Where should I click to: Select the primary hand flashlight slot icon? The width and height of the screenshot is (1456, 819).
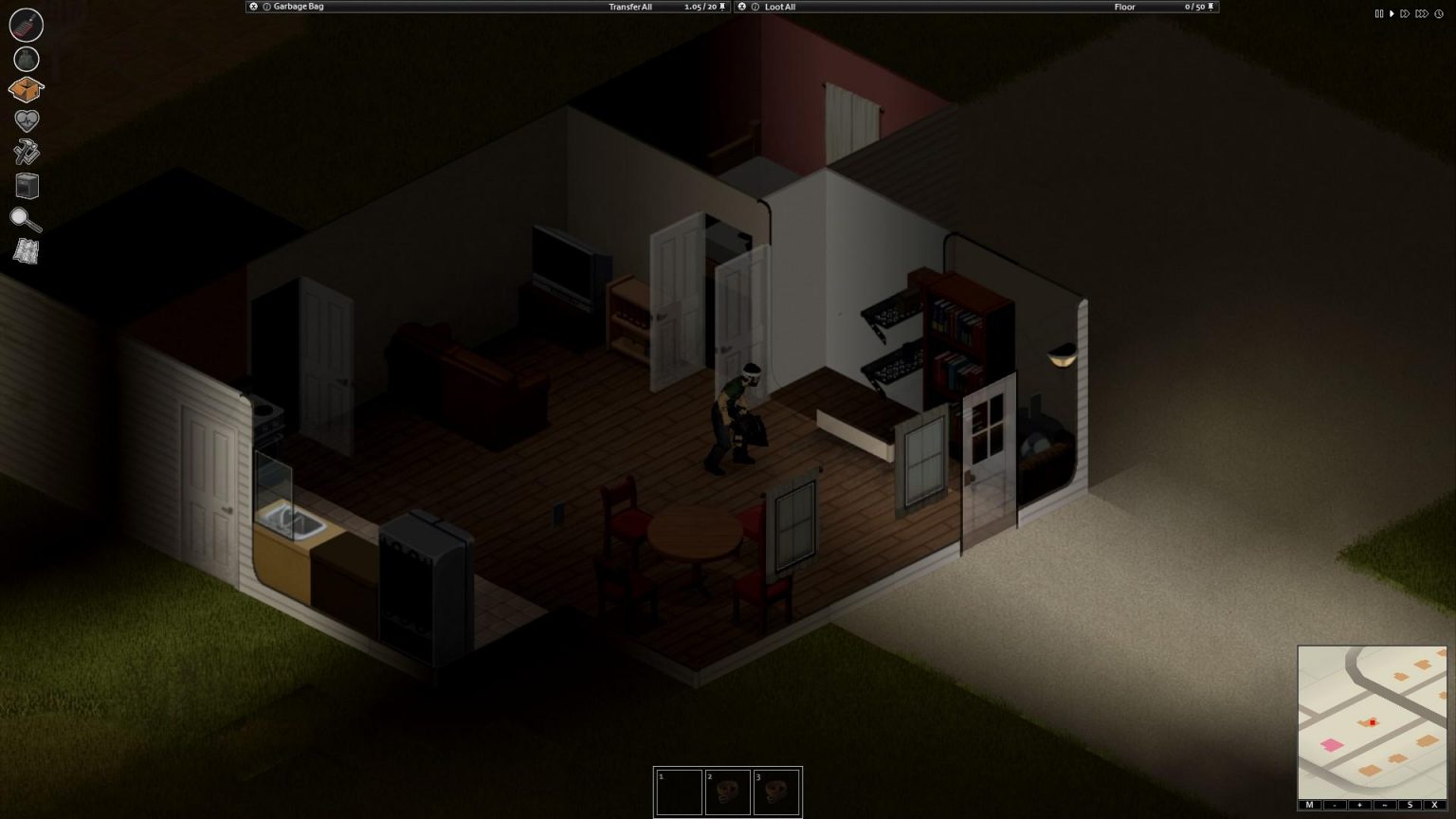point(26,26)
